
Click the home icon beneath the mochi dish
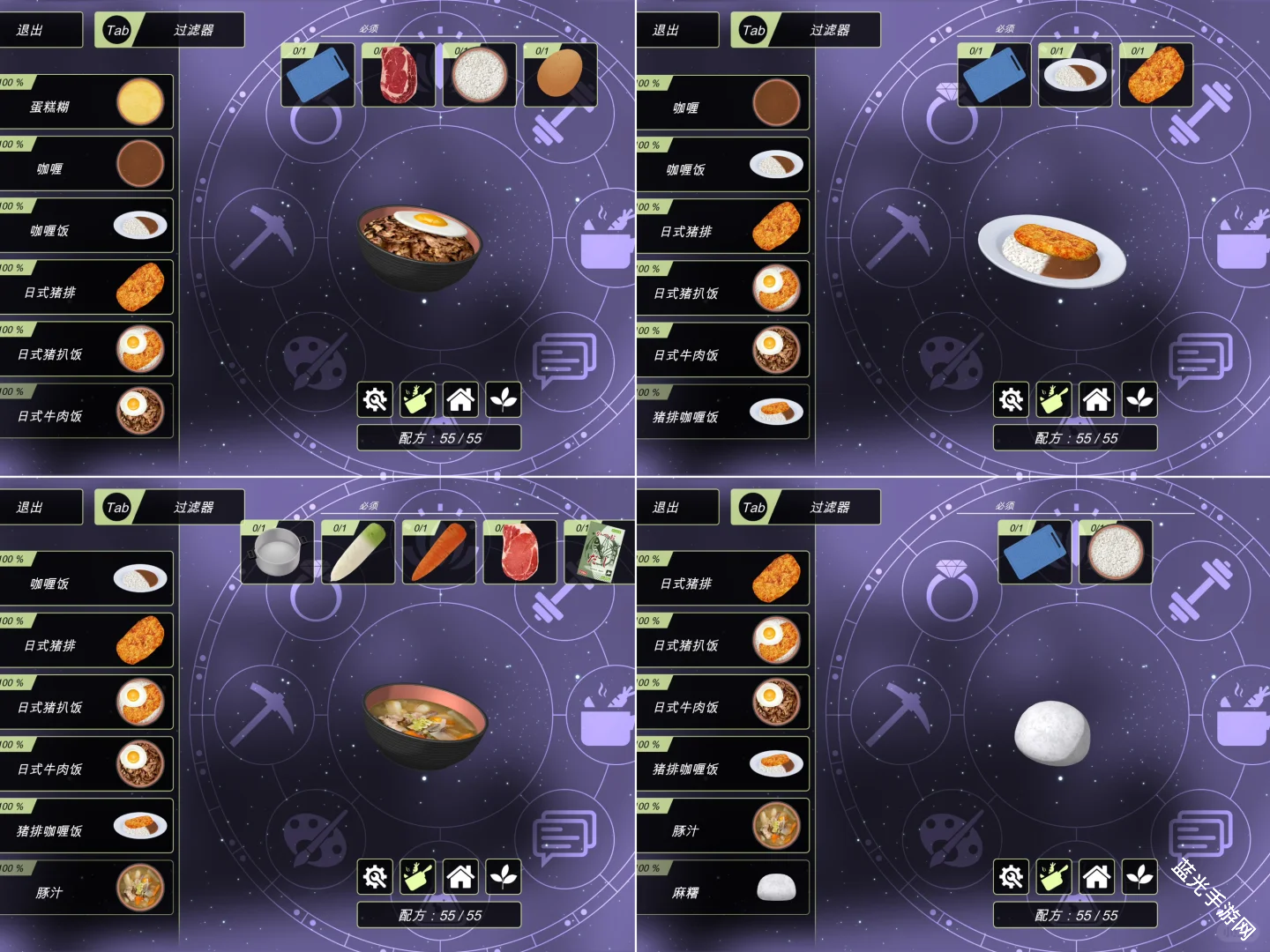[1096, 877]
